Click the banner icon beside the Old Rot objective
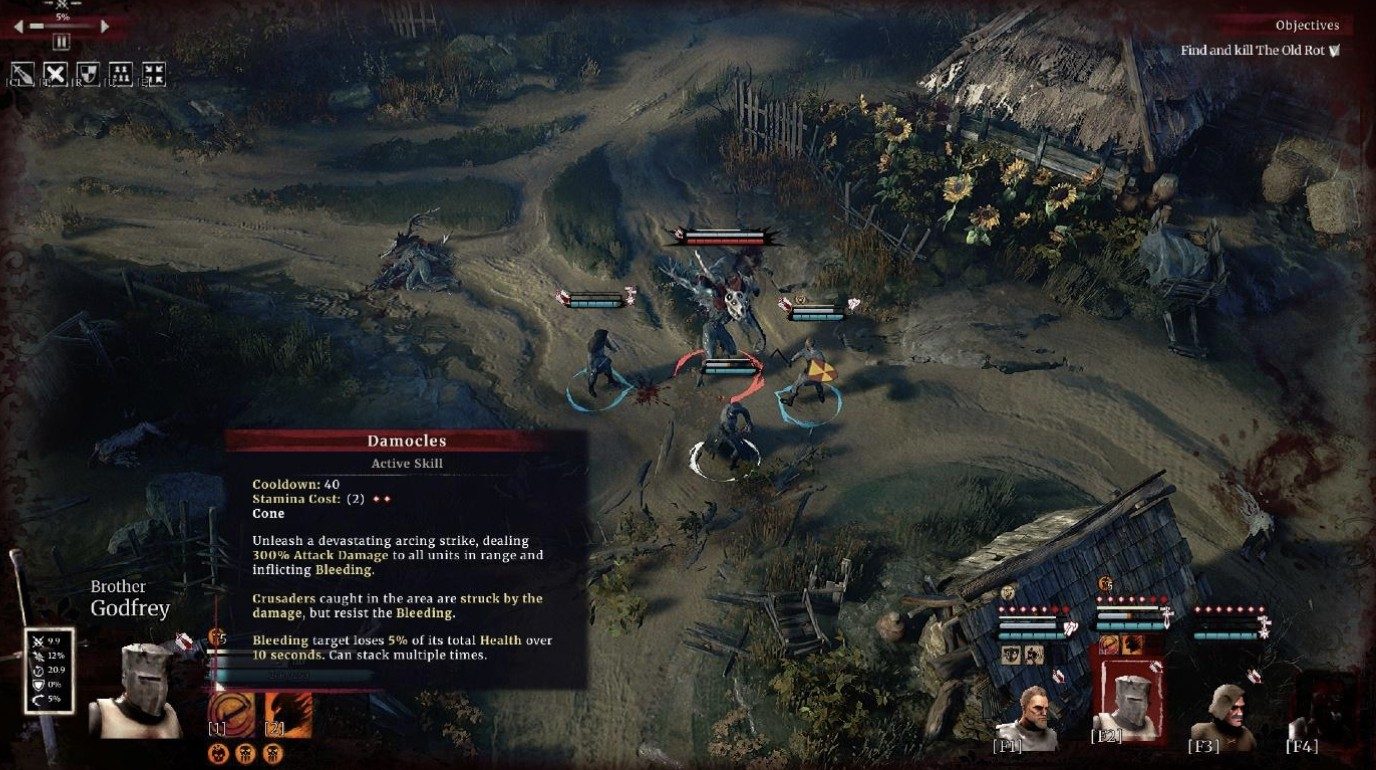The width and height of the screenshot is (1376, 770). tap(1337, 48)
